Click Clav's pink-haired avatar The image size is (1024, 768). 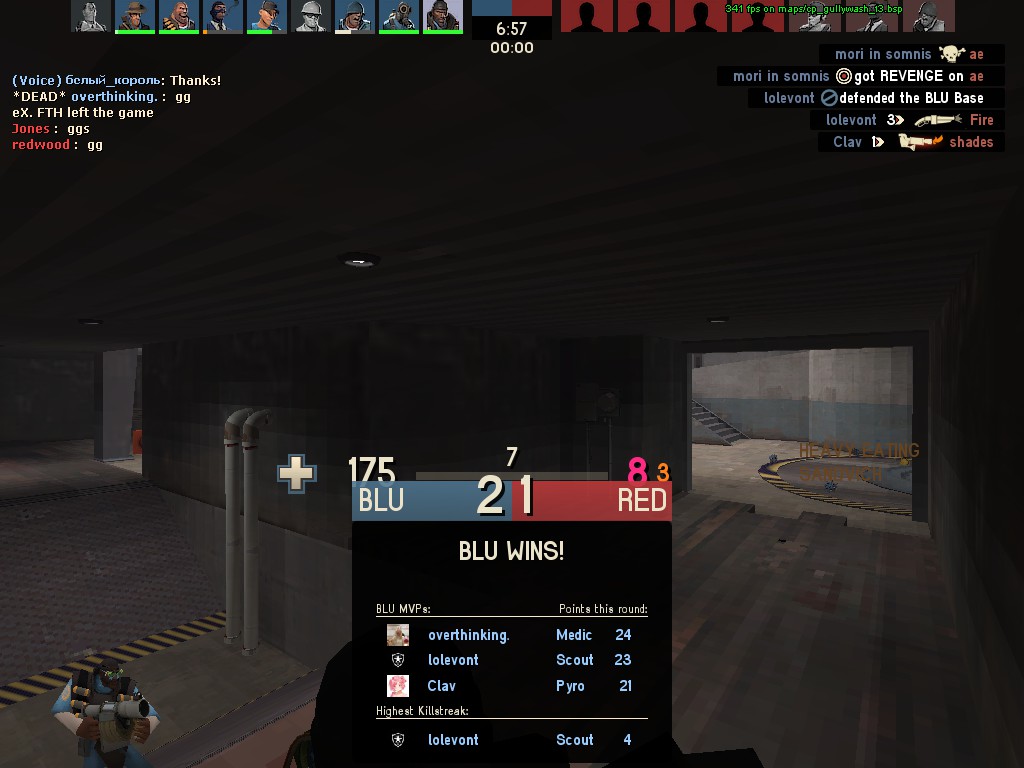click(398, 686)
